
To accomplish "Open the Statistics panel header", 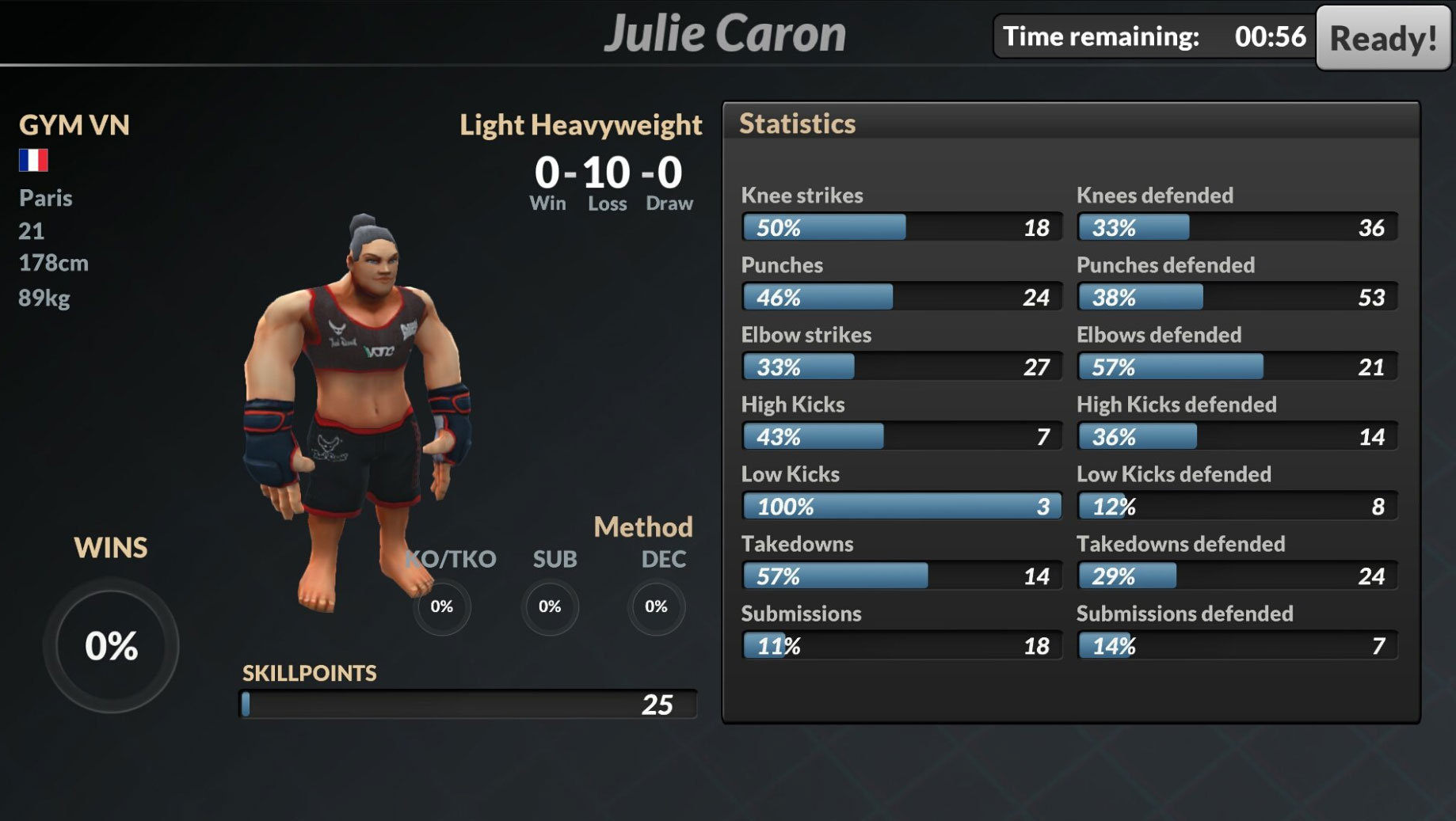I will (x=797, y=124).
